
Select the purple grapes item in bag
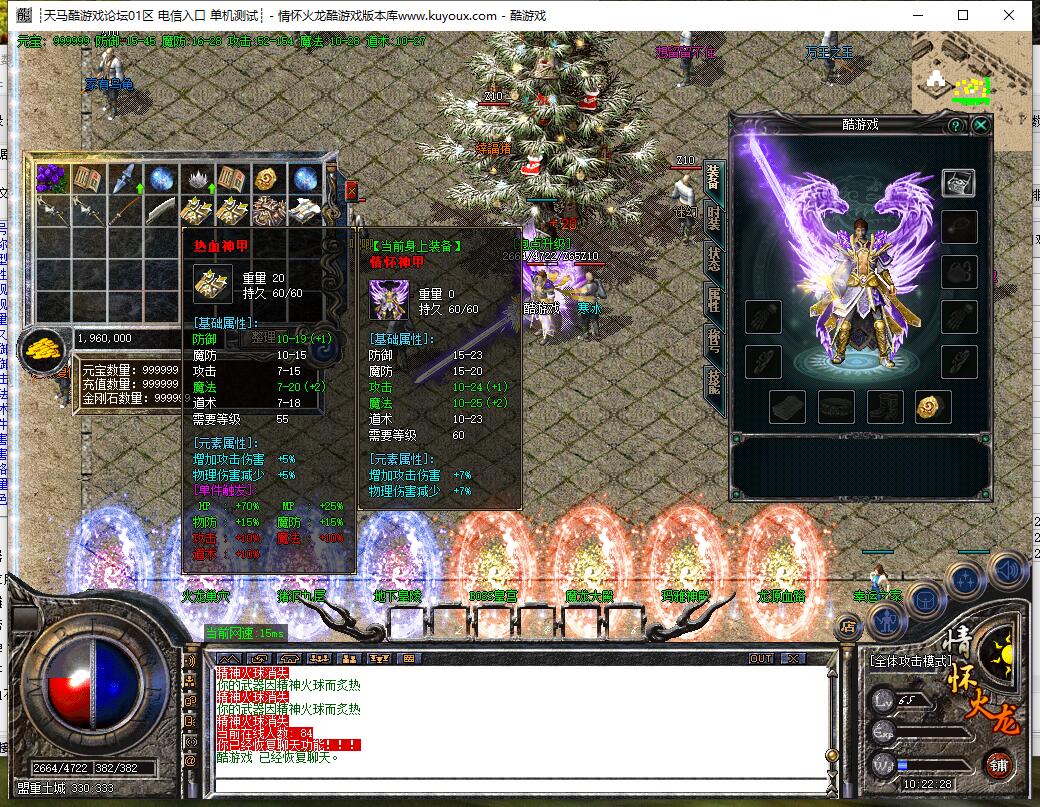[x=50, y=179]
